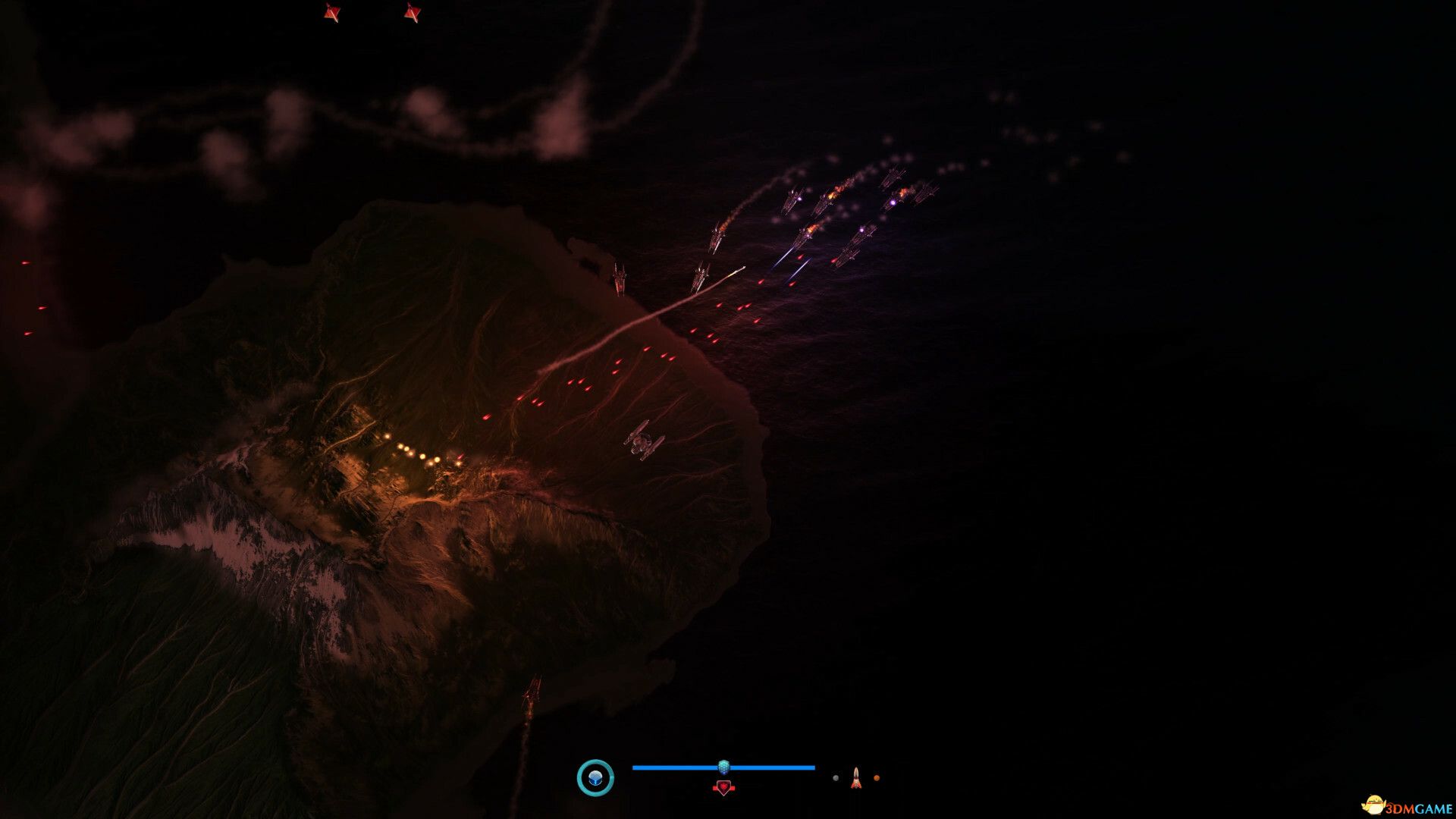Screen dimensions: 1456x819
Task: Select the rocket missile weapon icon
Action: point(855,777)
